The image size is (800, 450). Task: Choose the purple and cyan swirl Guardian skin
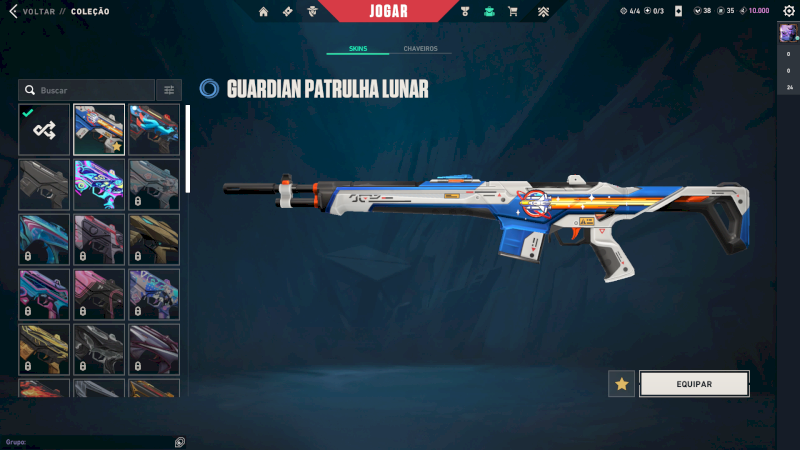99,184
